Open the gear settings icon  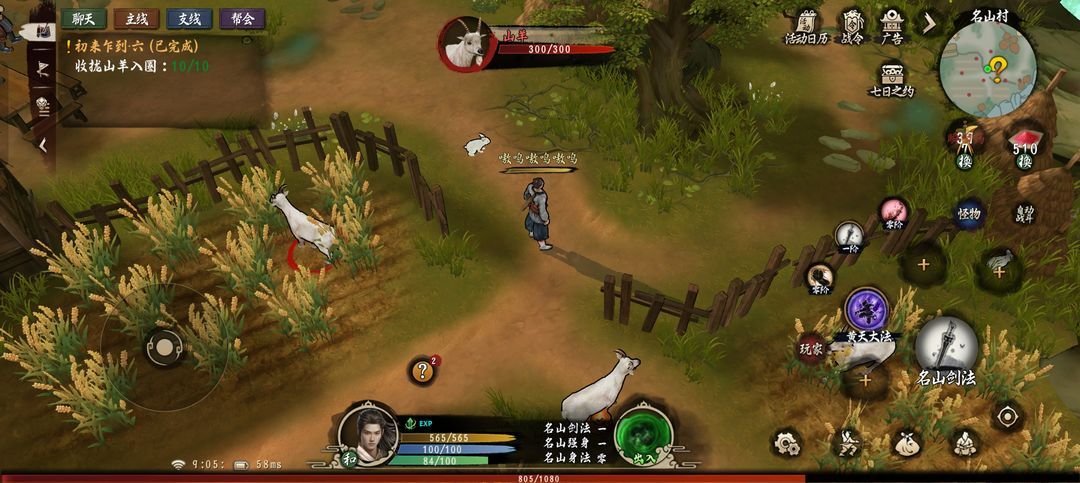click(x=786, y=441)
